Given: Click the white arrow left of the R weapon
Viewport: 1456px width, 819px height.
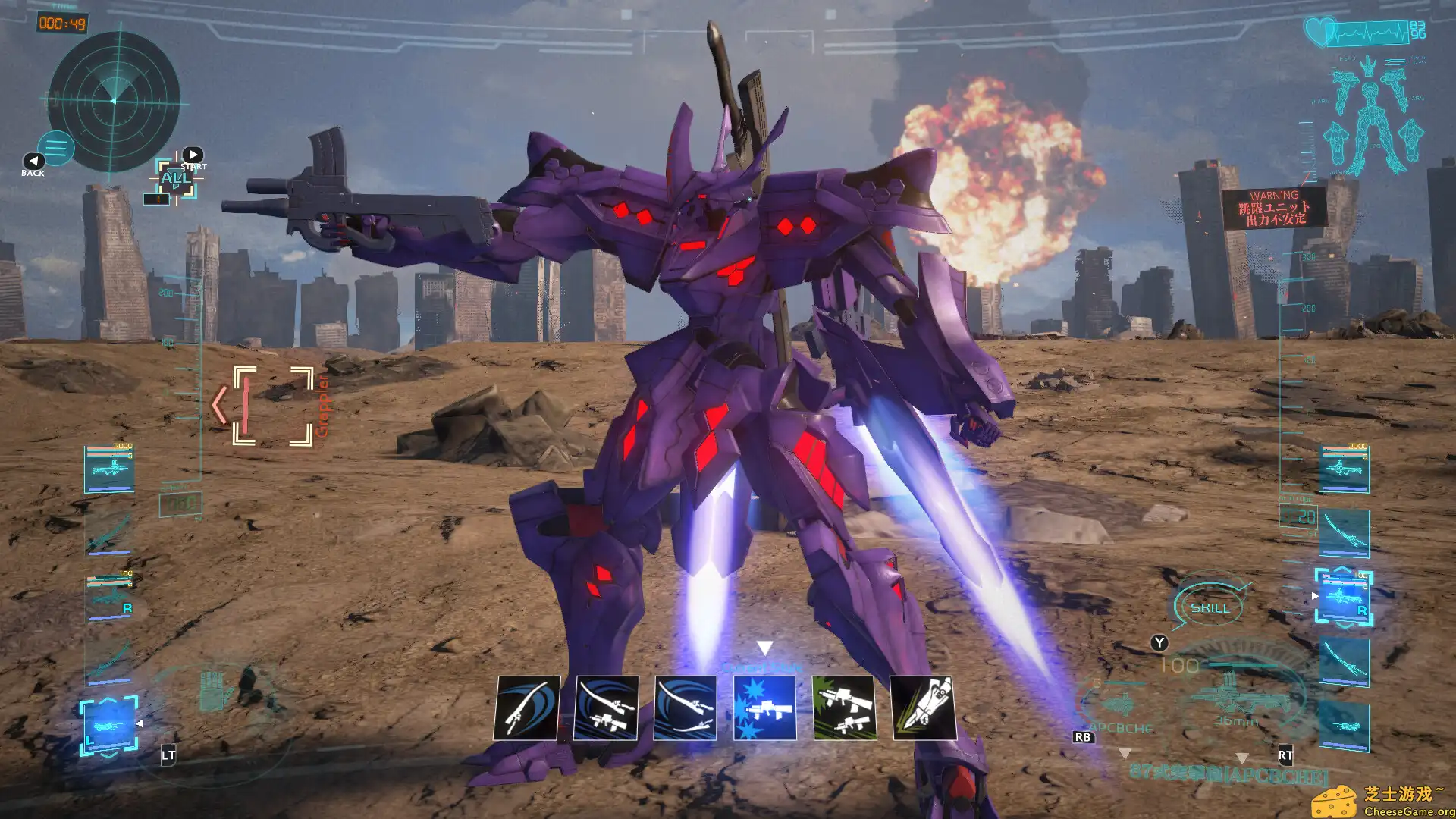Looking at the screenshot, I should [1313, 596].
